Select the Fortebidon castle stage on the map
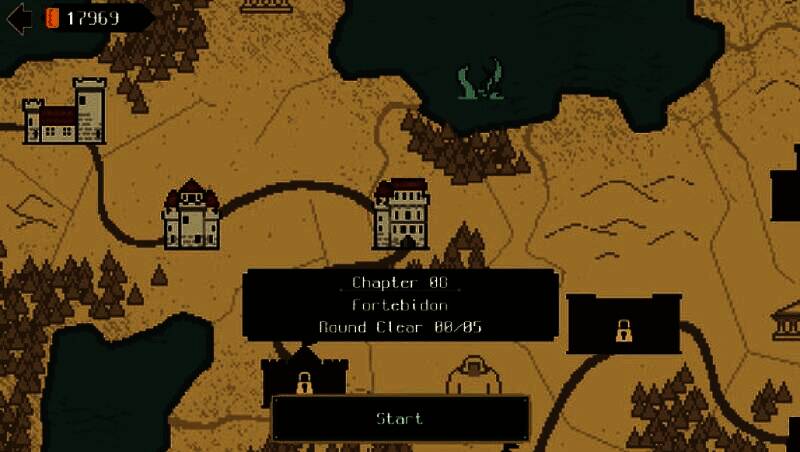 pos(401,214)
